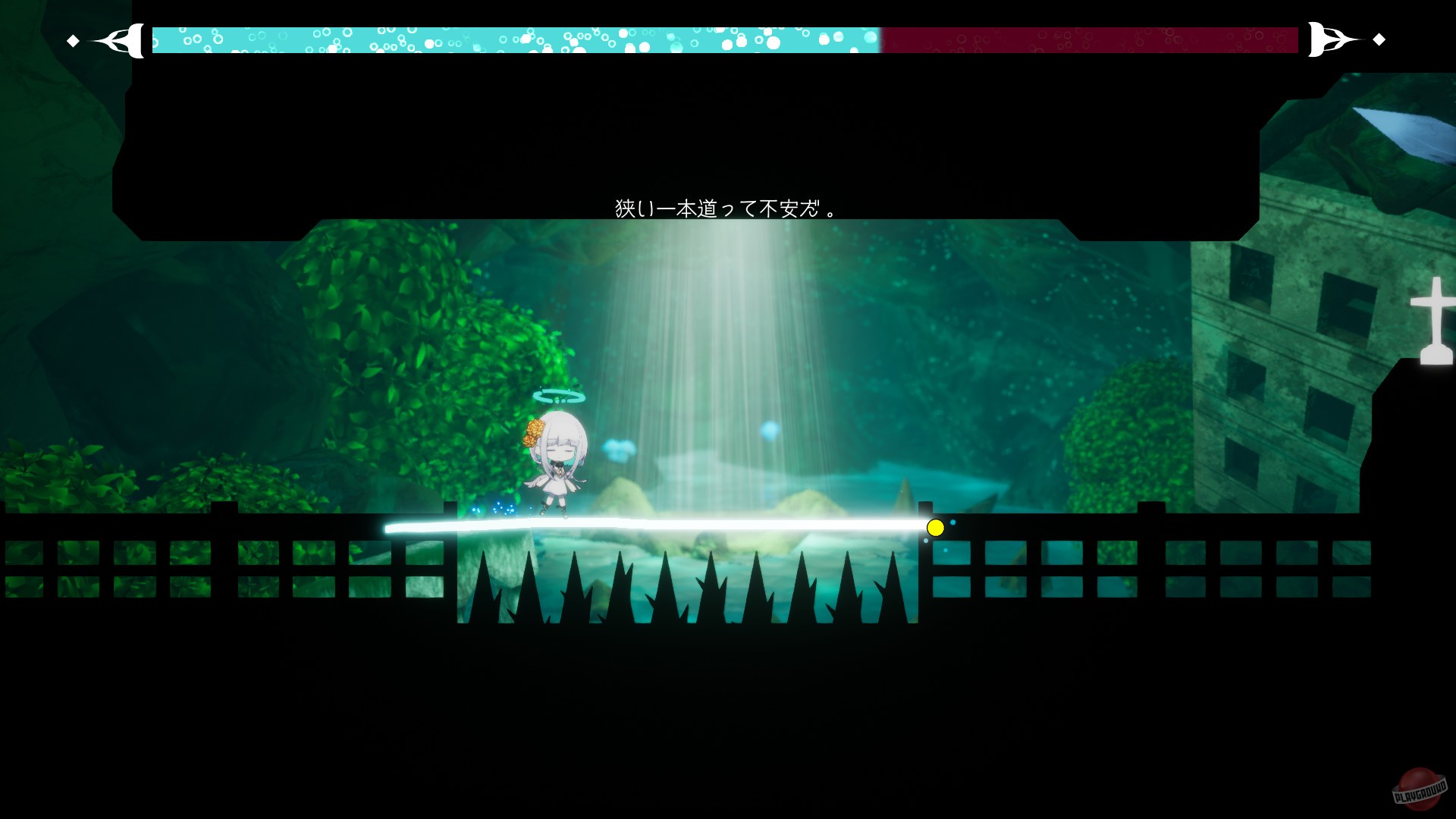
Task: Click the girl character with the glowing halo
Action: click(559, 455)
